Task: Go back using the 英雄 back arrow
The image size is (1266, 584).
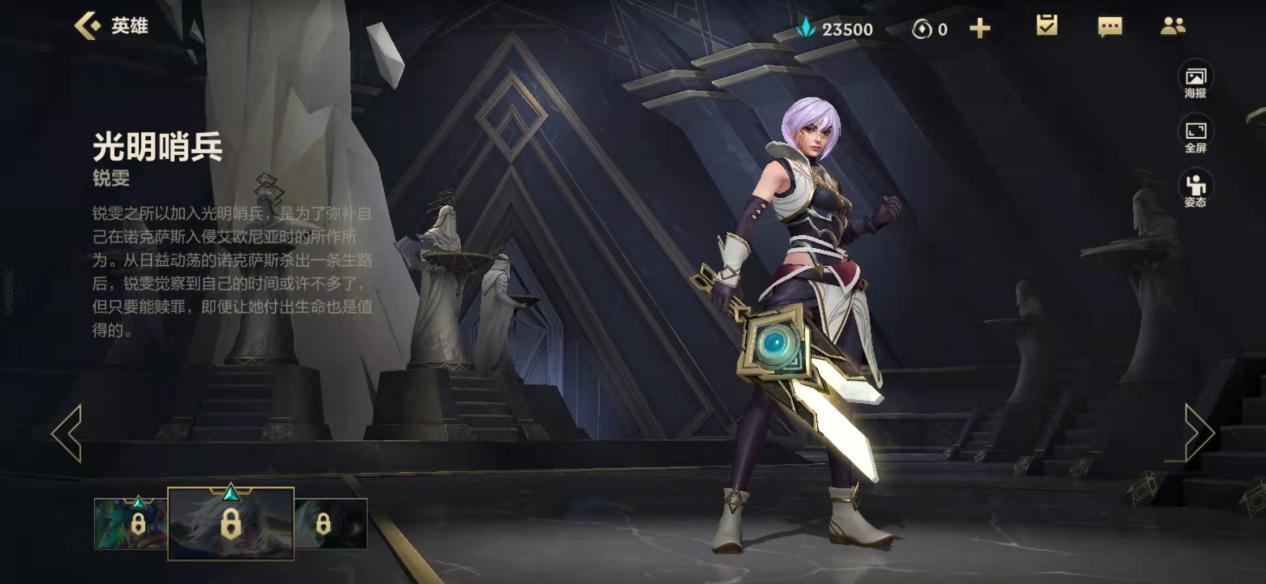Action: [89, 26]
